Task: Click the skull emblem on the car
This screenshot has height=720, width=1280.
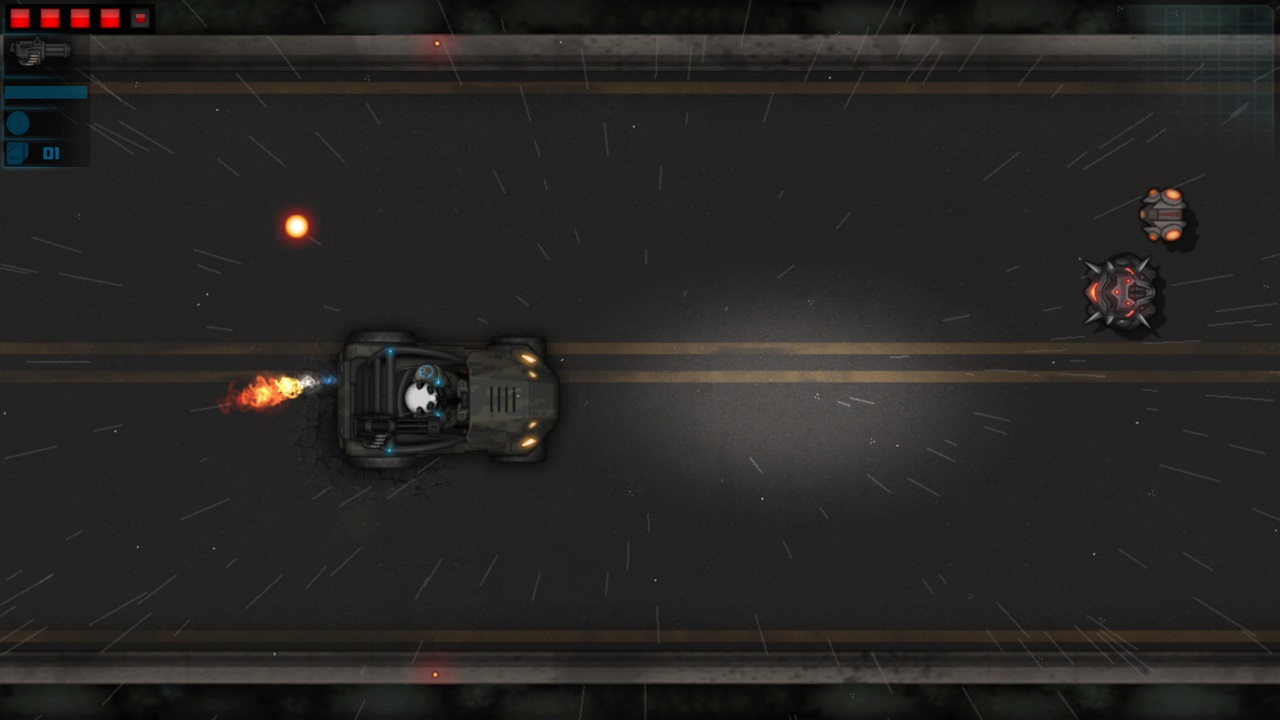Action: click(x=421, y=397)
